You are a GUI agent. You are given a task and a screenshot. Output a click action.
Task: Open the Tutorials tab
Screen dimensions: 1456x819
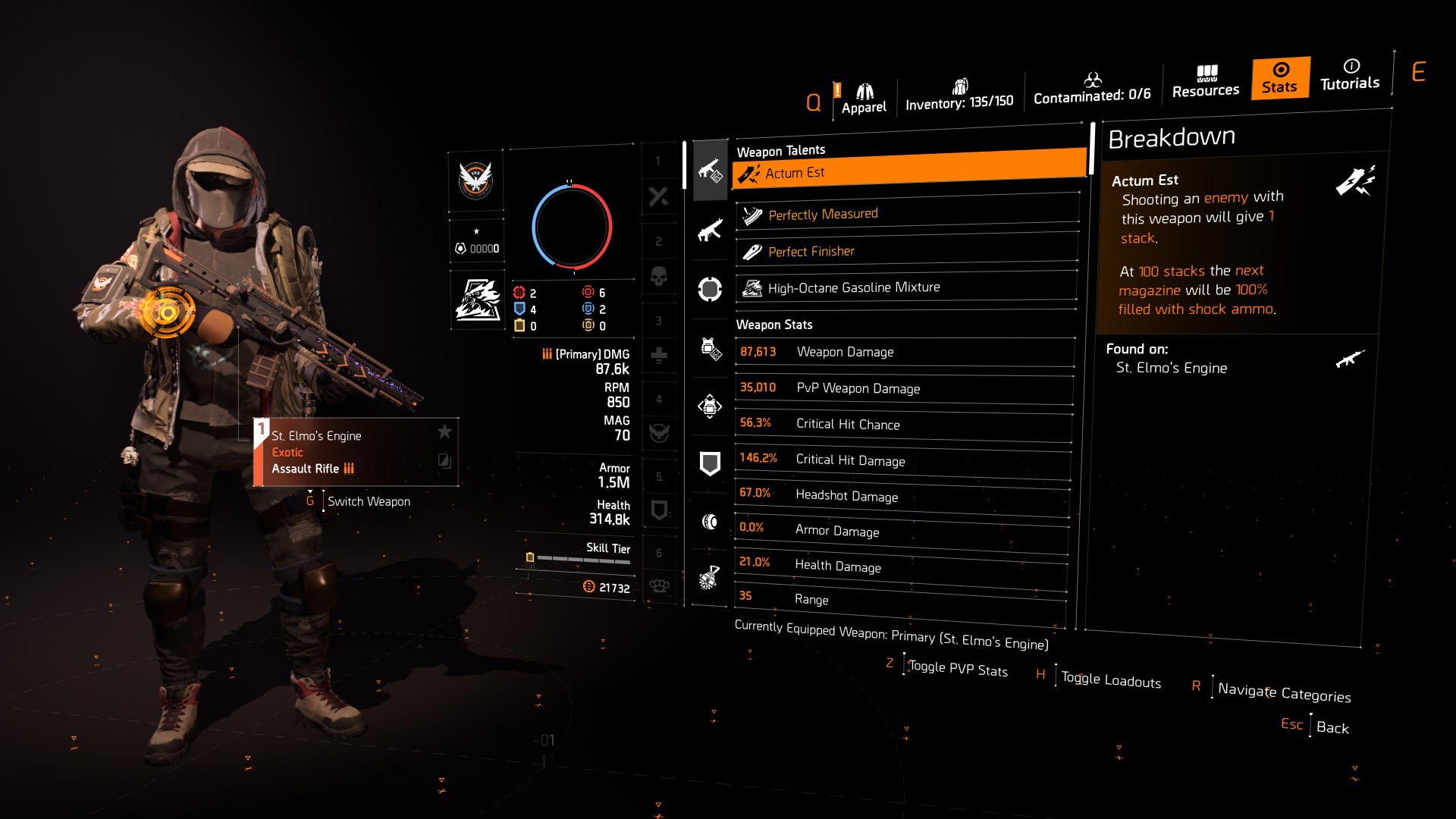pos(1349,78)
